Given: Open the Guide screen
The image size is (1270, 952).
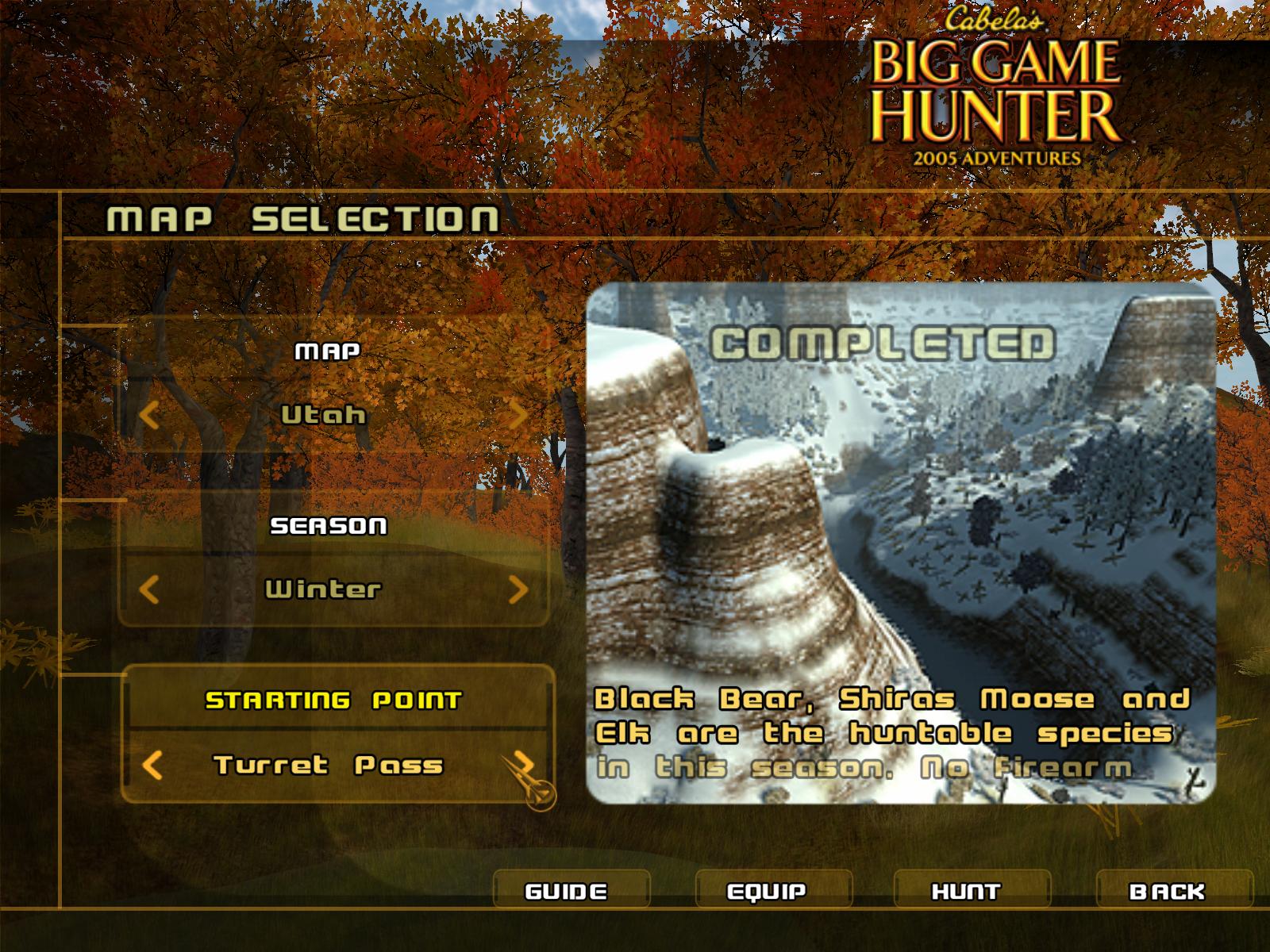Looking at the screenshot, I should [567, 891].
